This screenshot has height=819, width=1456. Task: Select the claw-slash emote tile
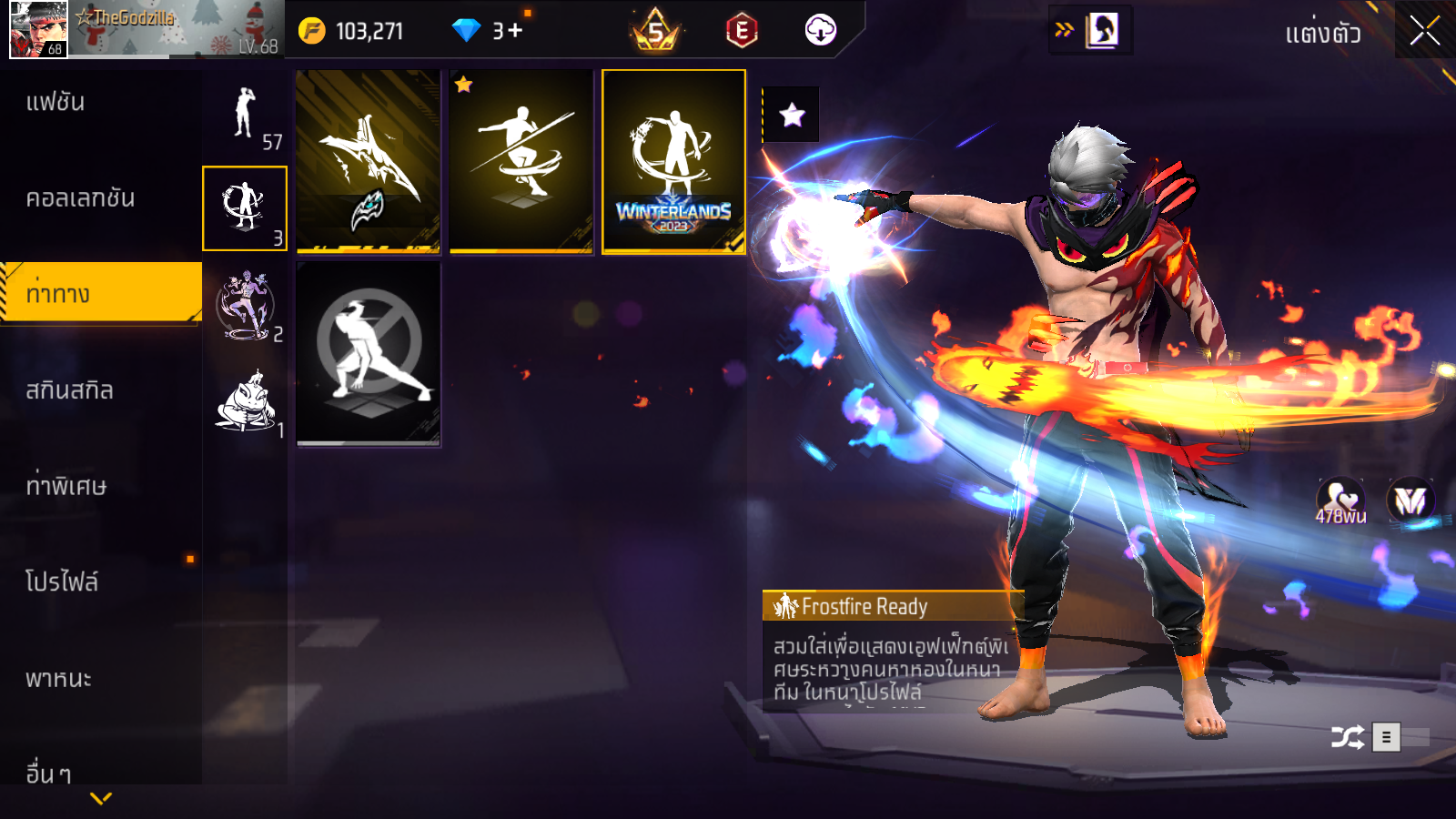point(369,162)
